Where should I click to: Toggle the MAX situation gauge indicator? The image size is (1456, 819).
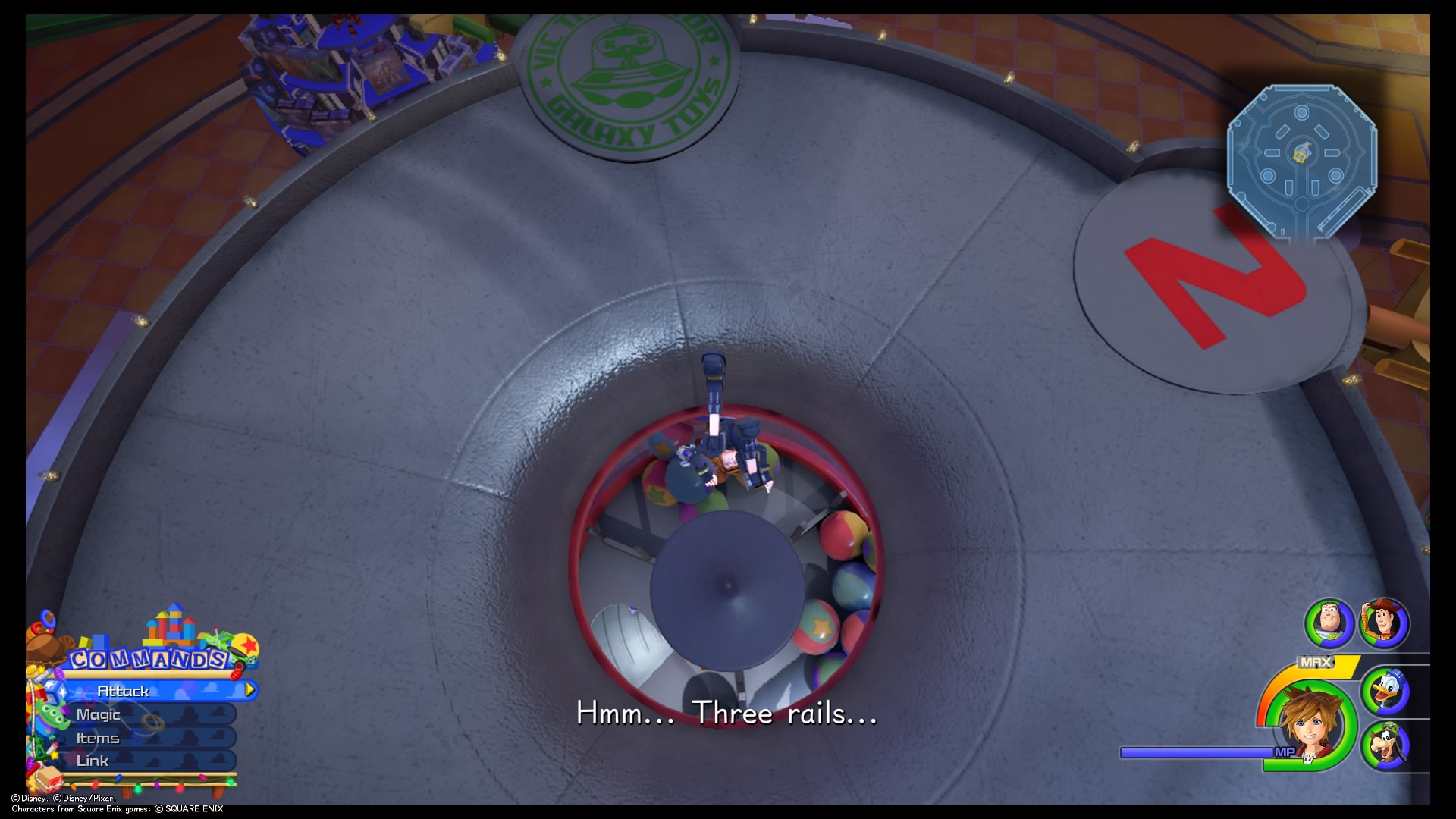1316,662
